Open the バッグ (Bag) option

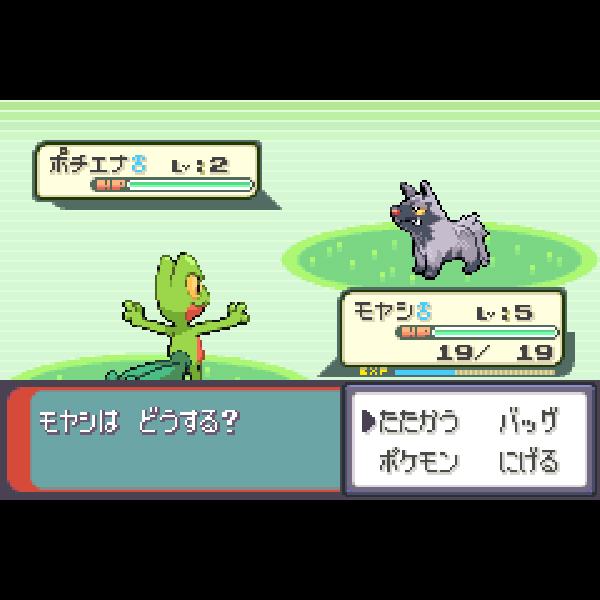[x=528, y=422]
